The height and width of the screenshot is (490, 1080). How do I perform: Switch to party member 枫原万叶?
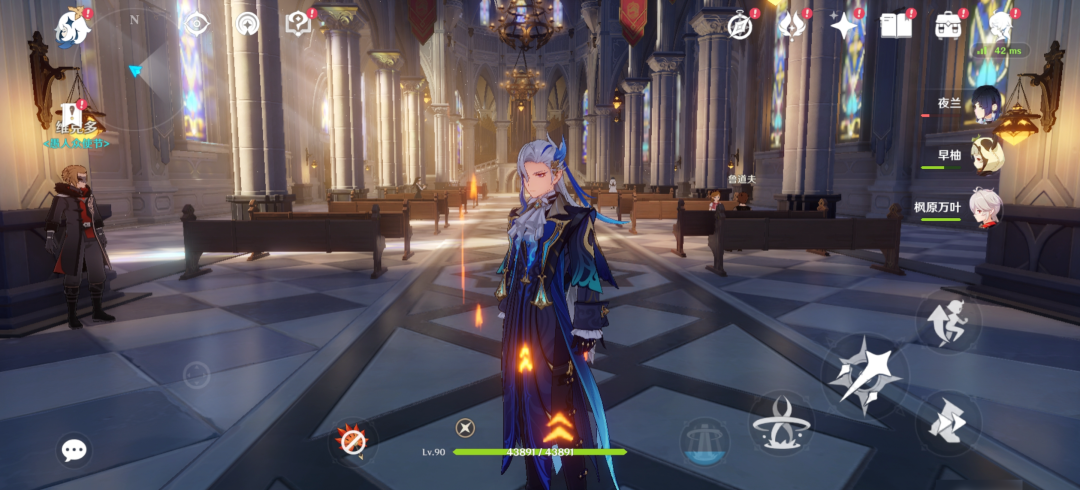984,208
